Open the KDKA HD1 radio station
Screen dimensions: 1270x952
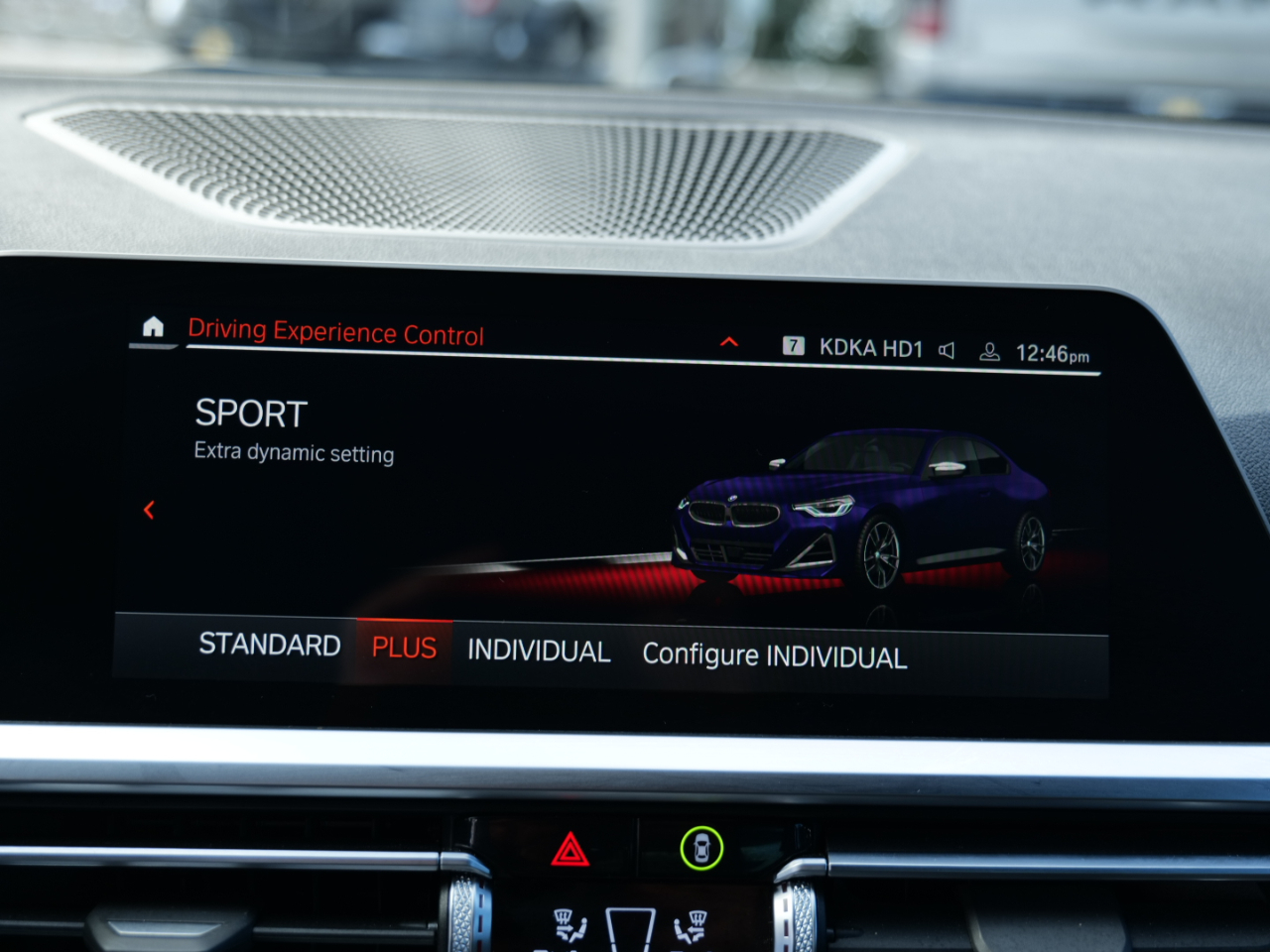870,348
